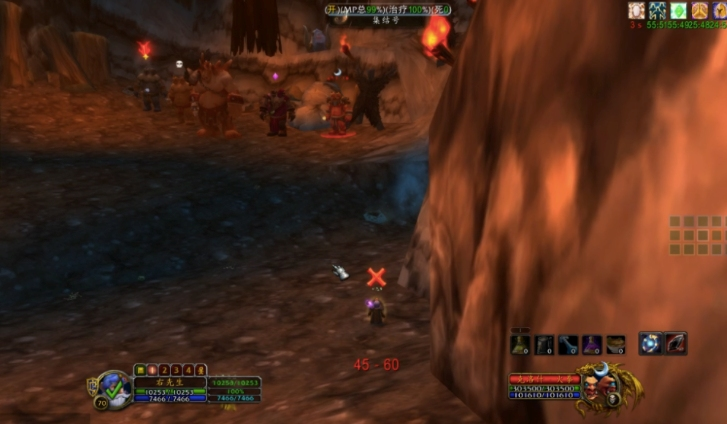The image size is (727, 424).
Task: Select the gray armor item slot
Action: coord(544,345)
